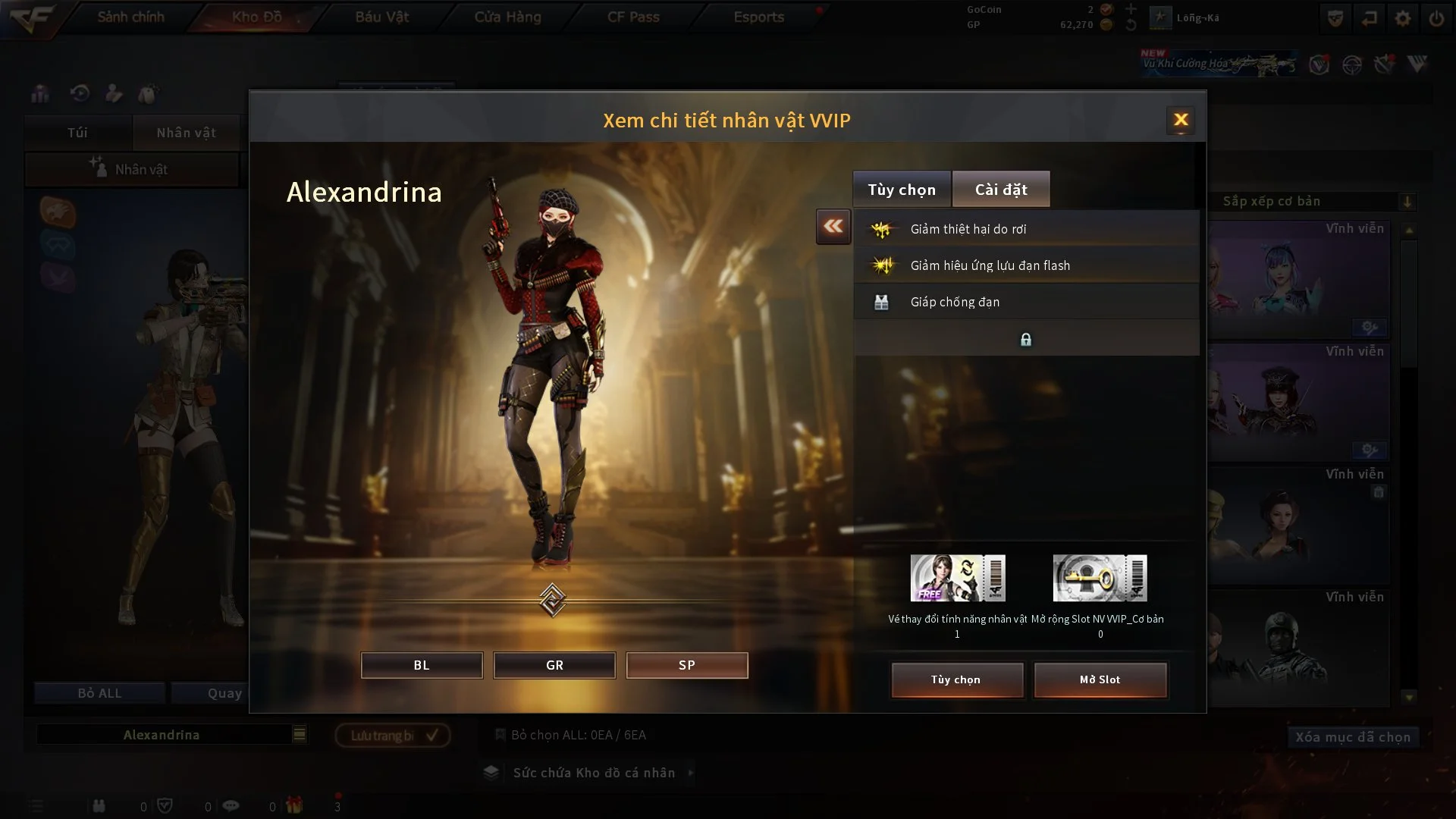Select the BL team button
This screenshot has height=819, width=1456.
[x=422, y=665]
